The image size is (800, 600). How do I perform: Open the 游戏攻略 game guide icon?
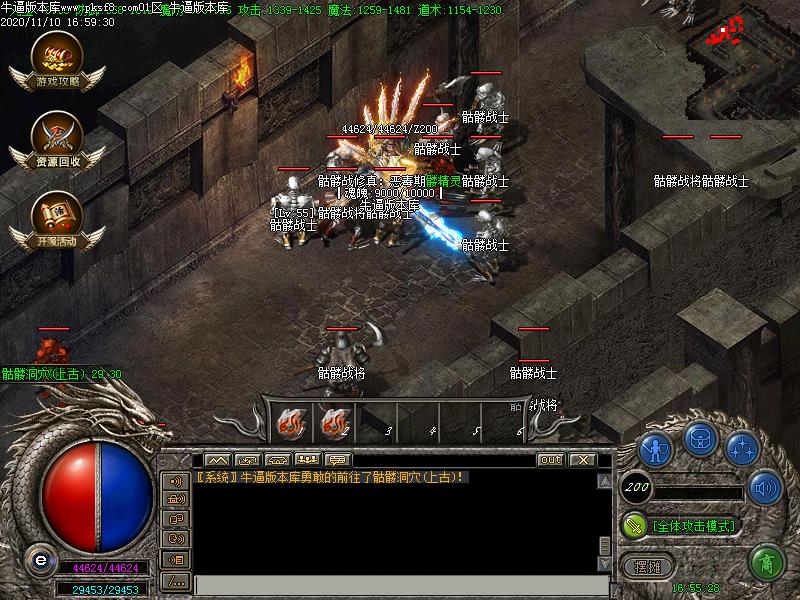coord(56,63)
